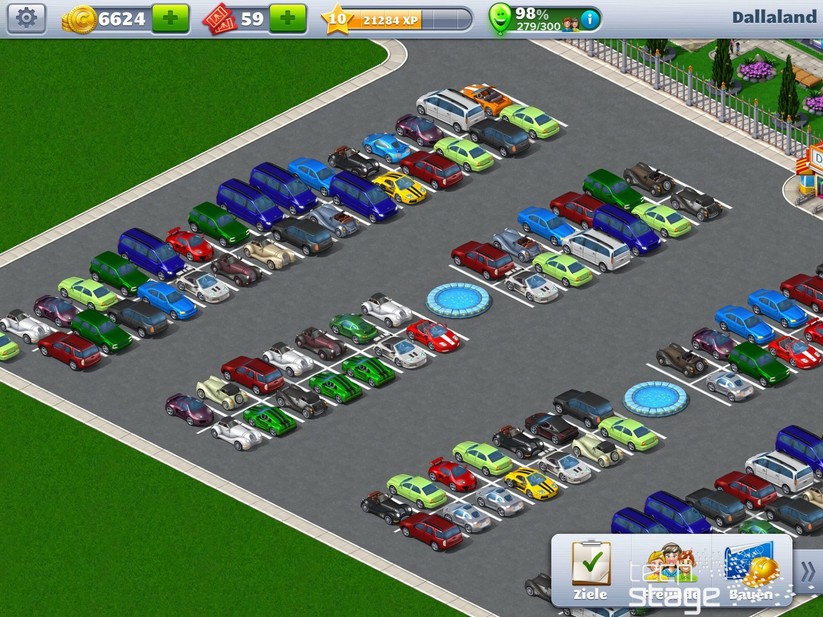
Task: Show visitor happiness info
Action: [590, 18]
